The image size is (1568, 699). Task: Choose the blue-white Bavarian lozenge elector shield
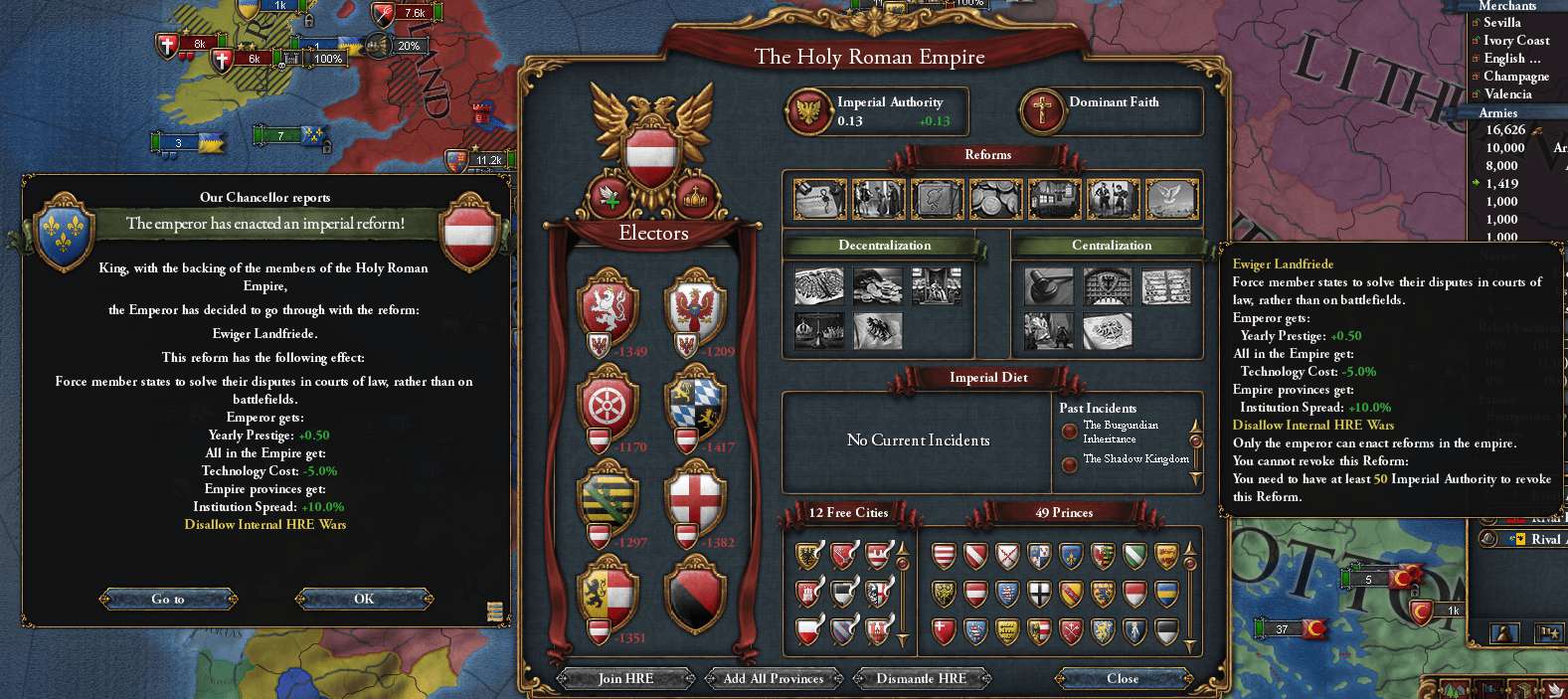click(x=694, y=402)
